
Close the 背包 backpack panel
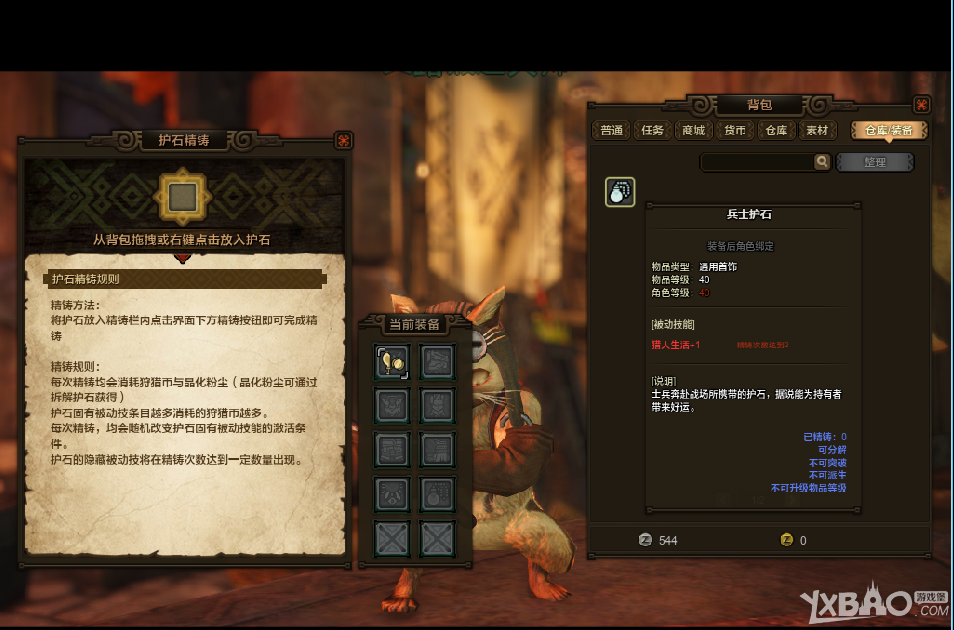pyautogui.click(x=921, y=104)
